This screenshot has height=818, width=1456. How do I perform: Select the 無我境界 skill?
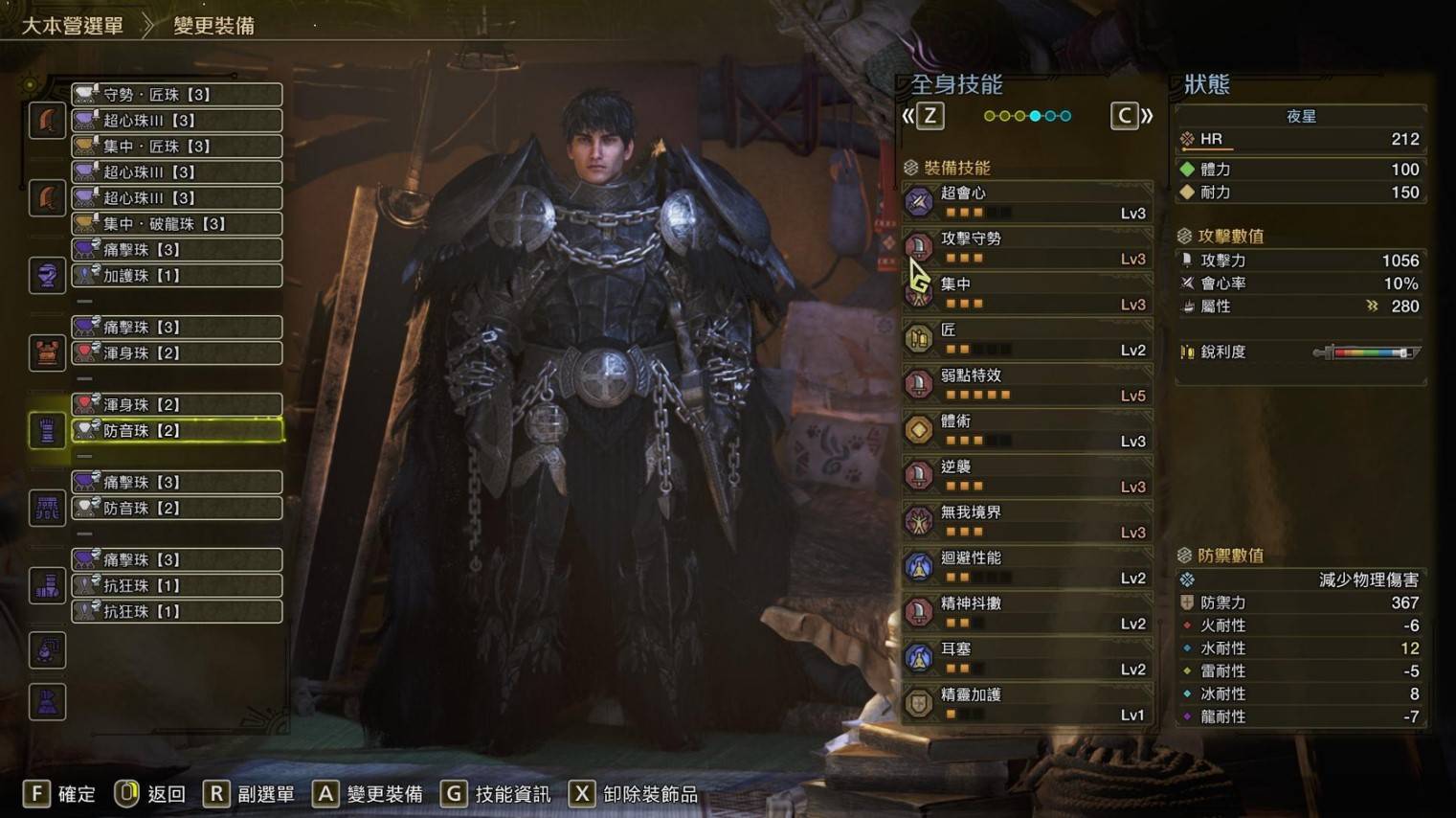pos(1027,522)
